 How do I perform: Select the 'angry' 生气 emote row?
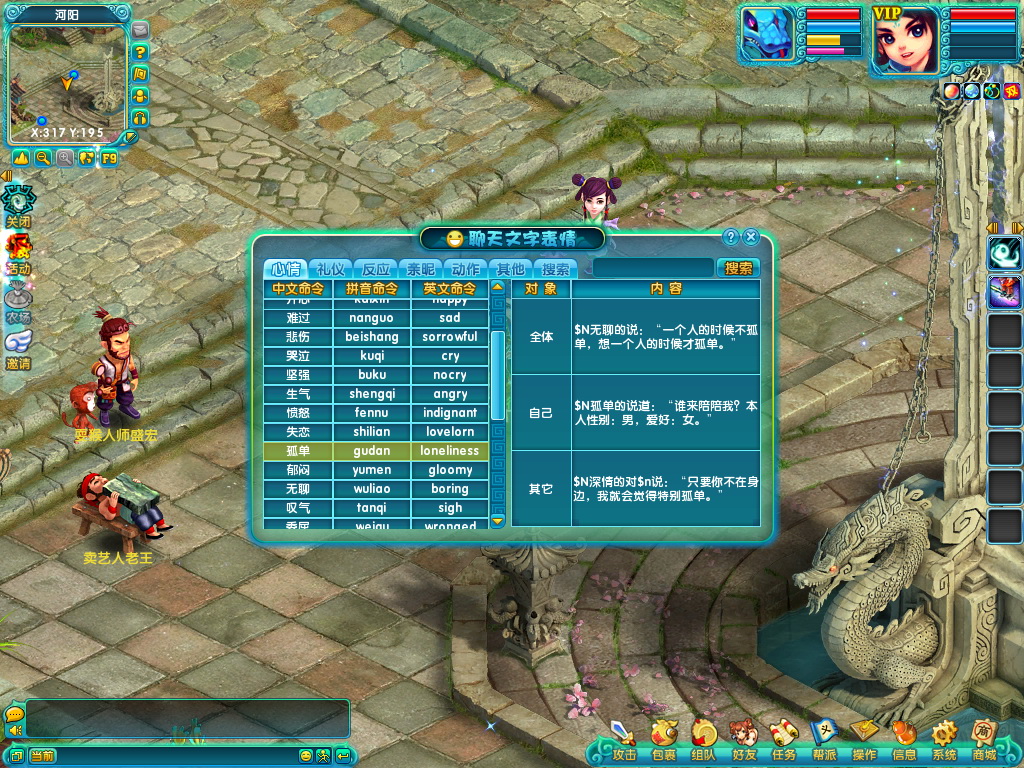[x=376, y=394]
